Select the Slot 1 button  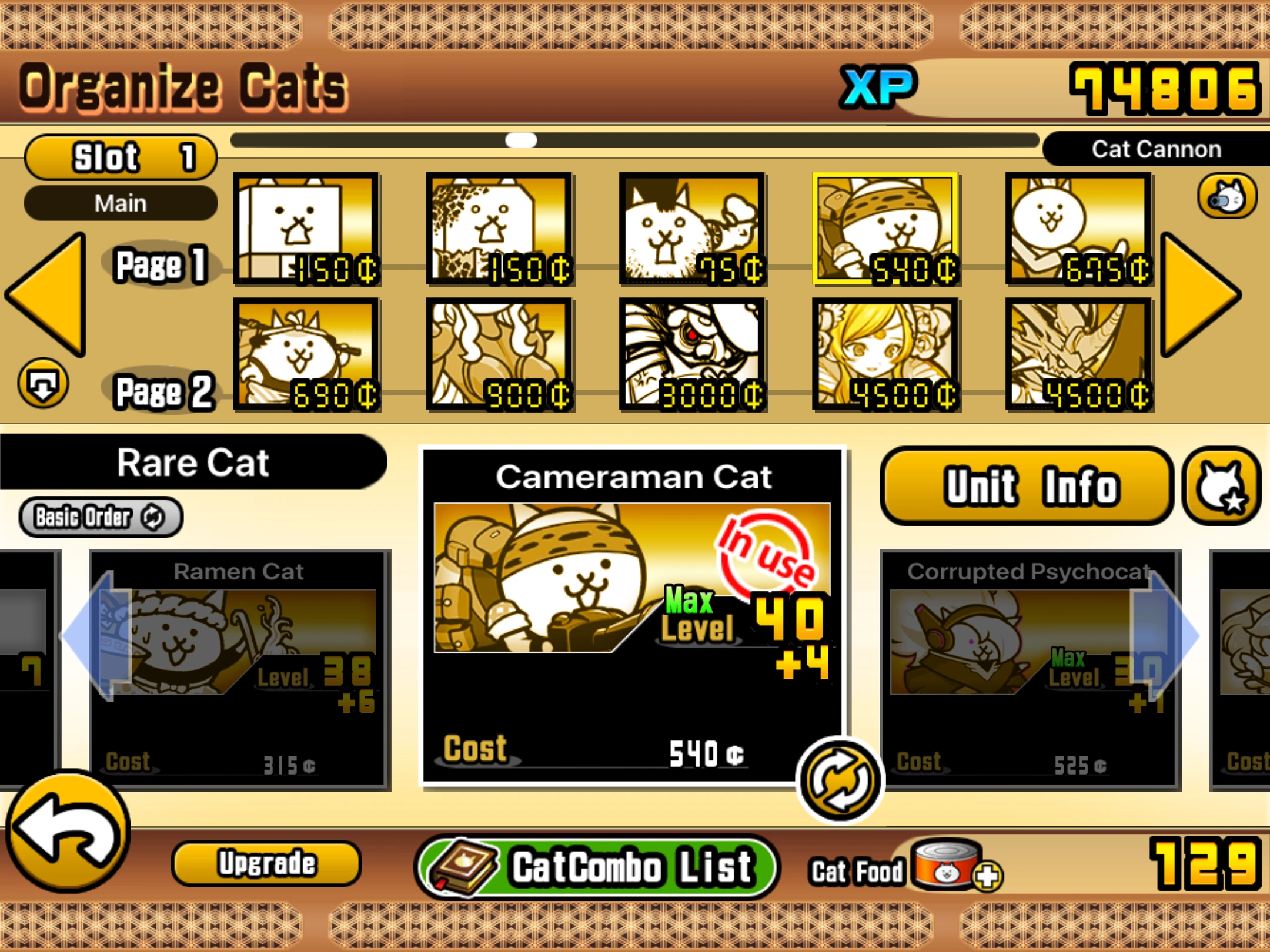pyautogui.click(x=121, y=156)
